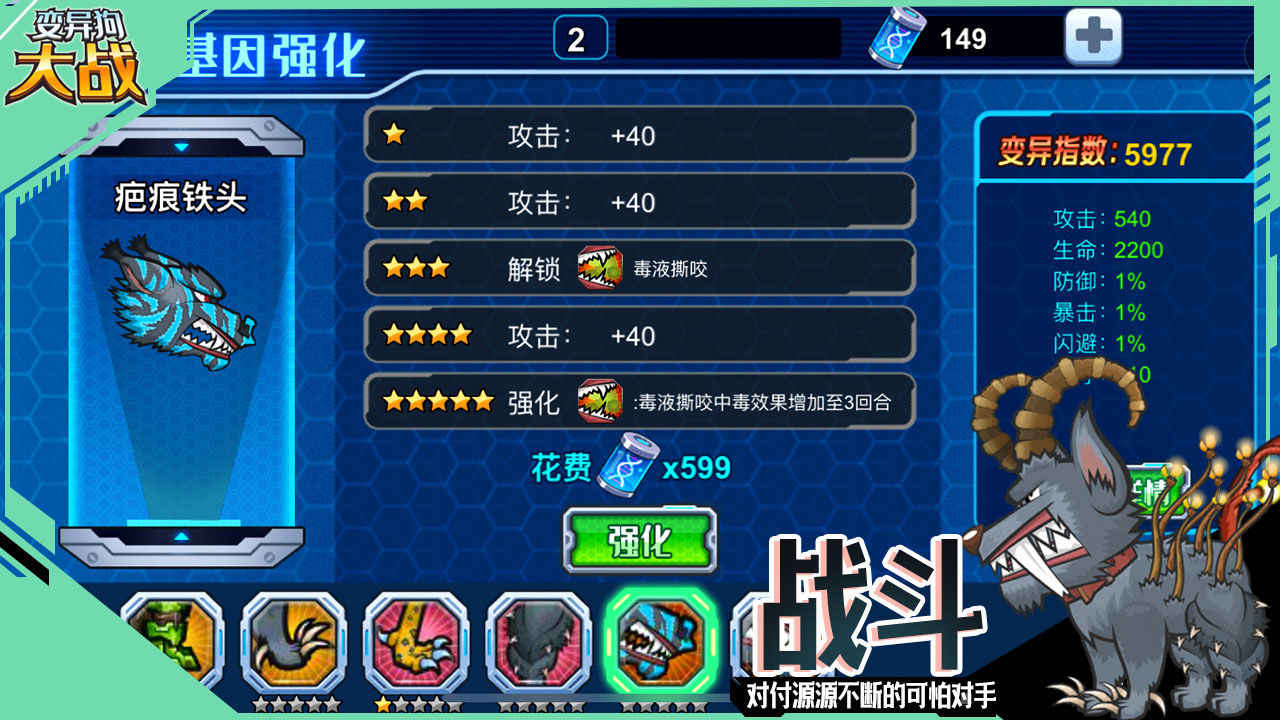Toggle the four-star rating on the +40 attack row
The height and width of the screenshot is (720, 1280).
tap(428, 335)
